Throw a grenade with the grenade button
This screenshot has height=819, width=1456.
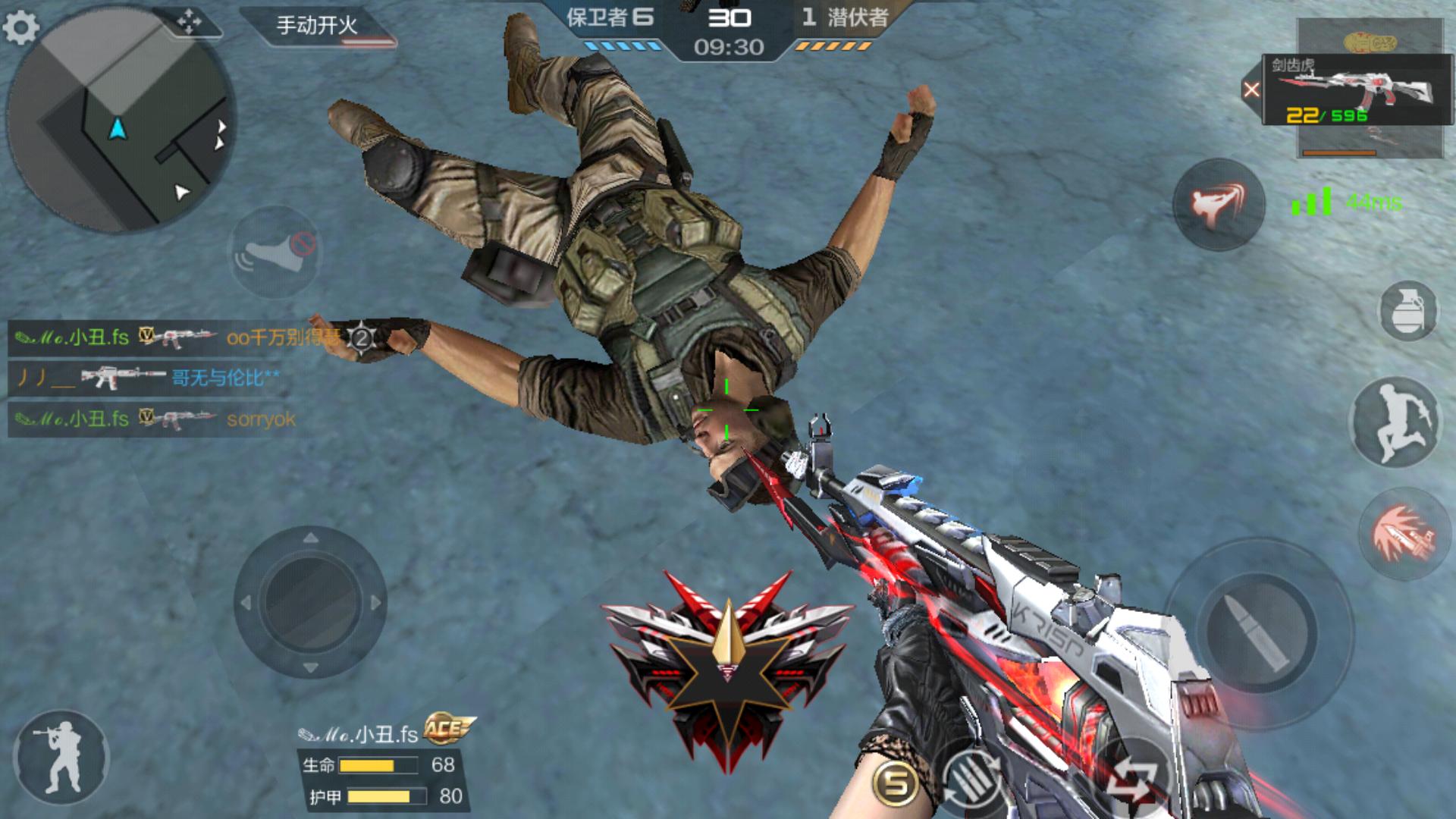(x=1408, y=311)
